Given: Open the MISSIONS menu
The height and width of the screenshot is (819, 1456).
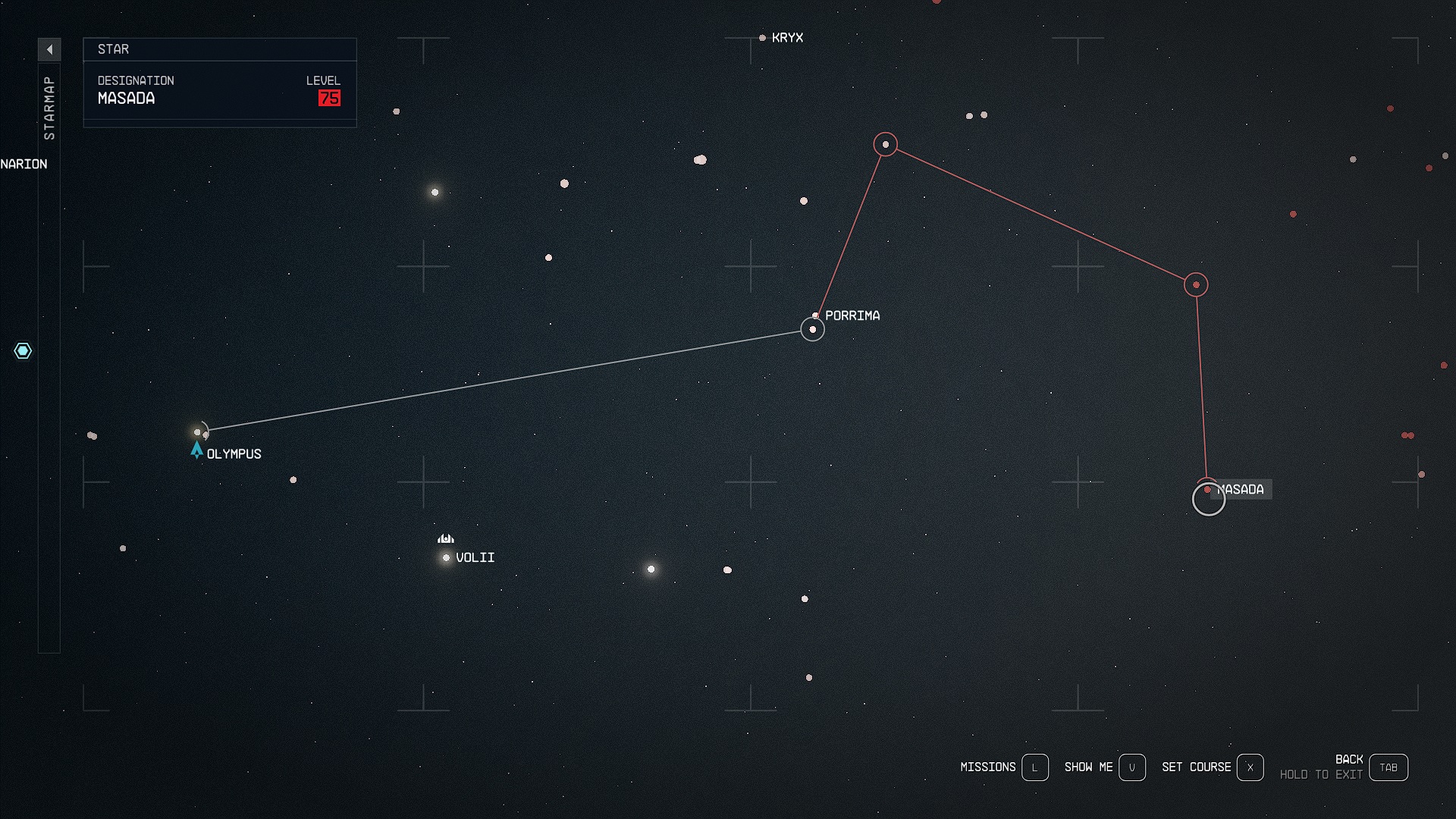Looking at the screenshot, I should pos(988,767).
